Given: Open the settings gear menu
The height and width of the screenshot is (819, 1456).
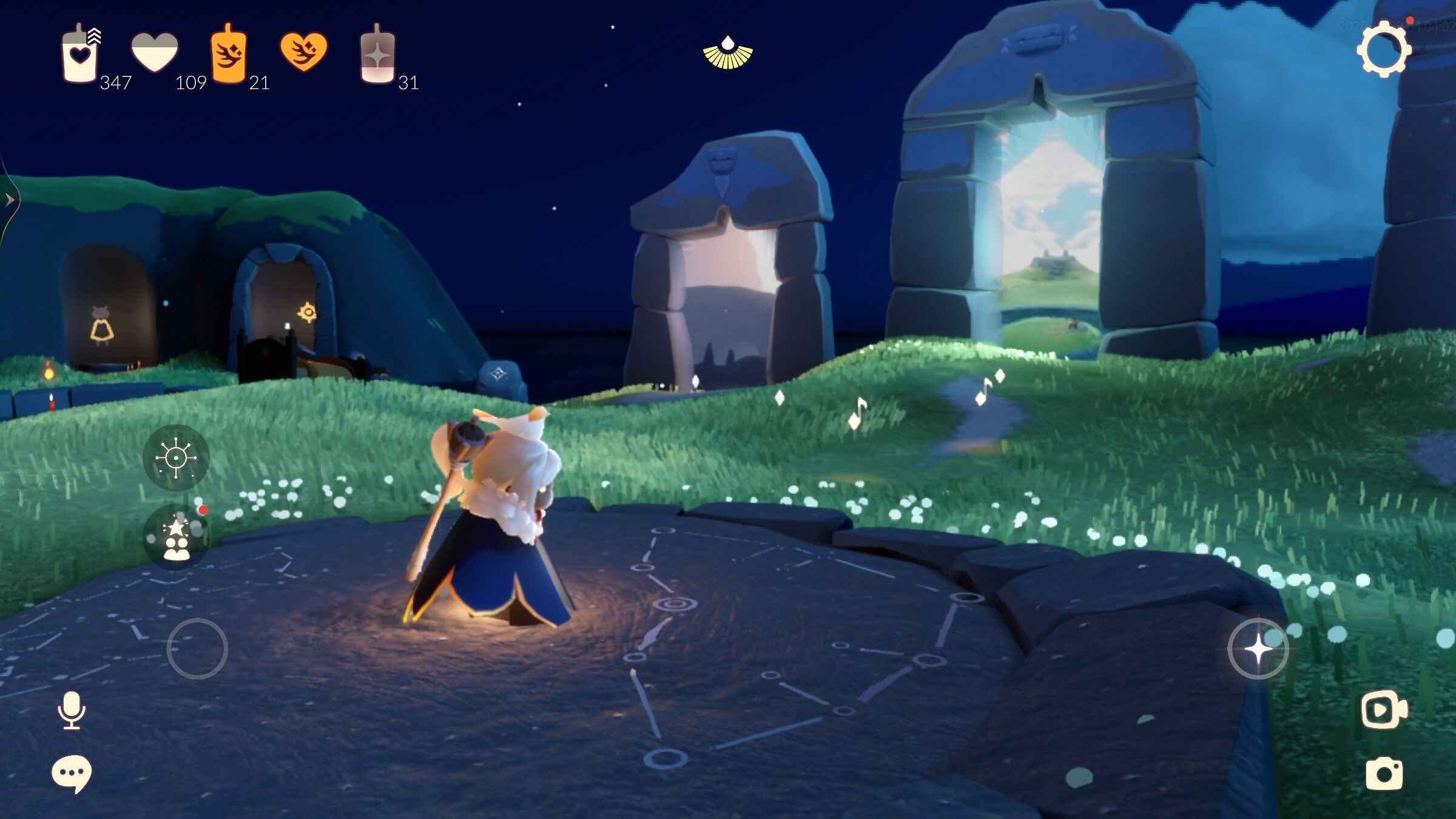Looking at the screenshot, I should (x=1384, y=50).
